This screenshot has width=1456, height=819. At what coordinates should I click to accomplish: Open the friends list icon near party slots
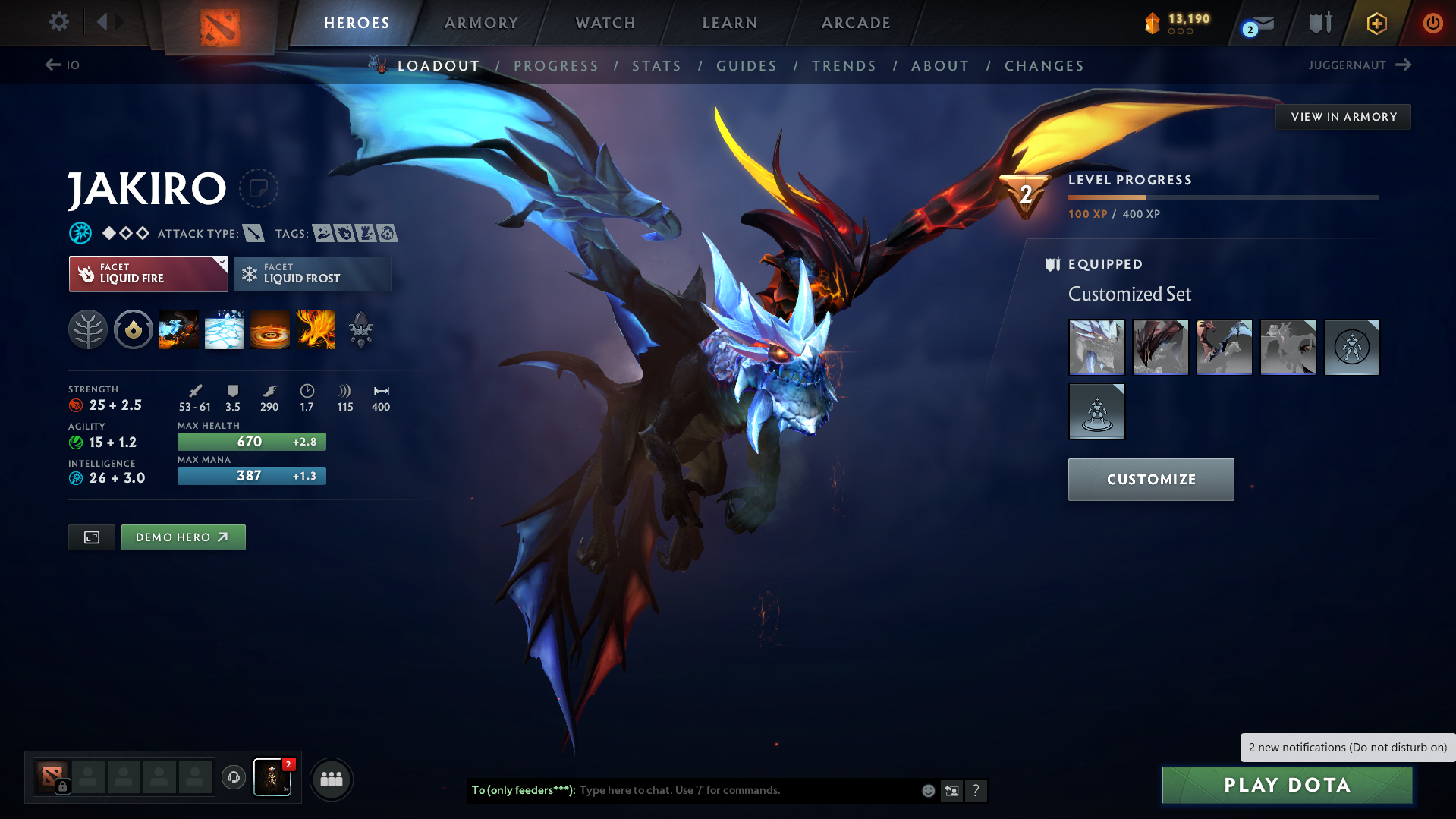332,779
